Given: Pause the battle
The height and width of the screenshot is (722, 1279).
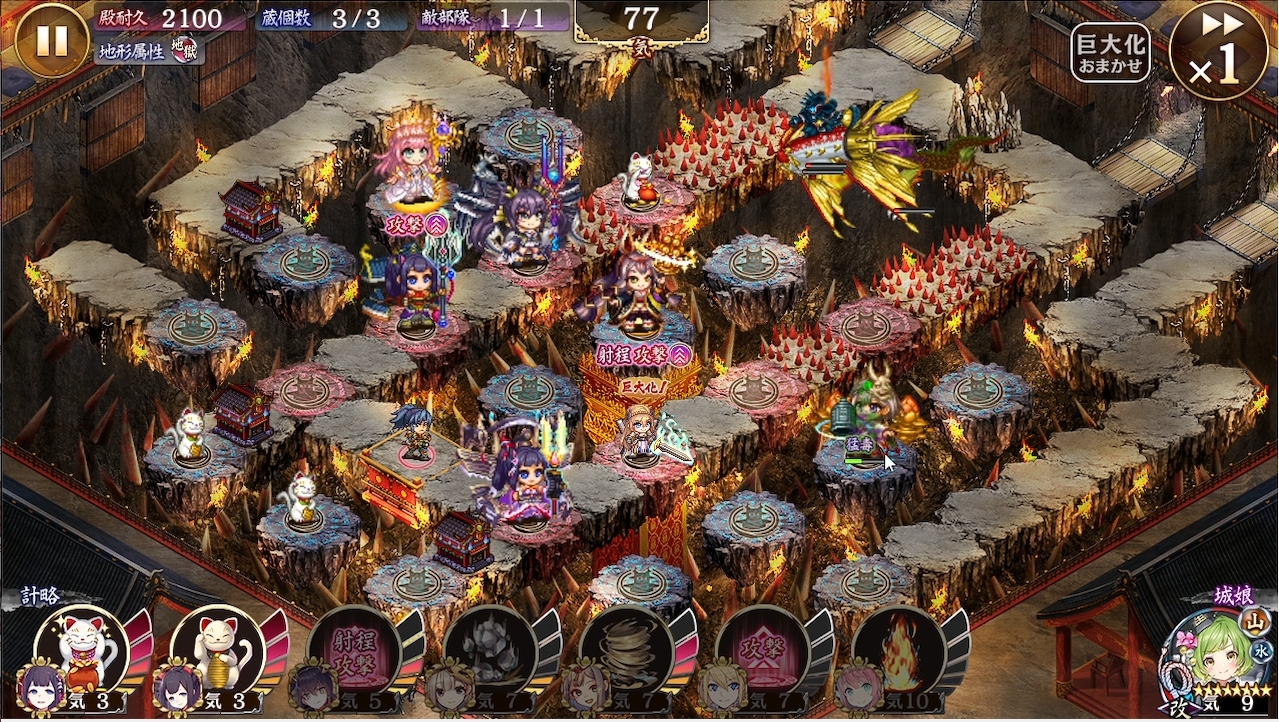Looking at the screenshot, I should [52, 40].
